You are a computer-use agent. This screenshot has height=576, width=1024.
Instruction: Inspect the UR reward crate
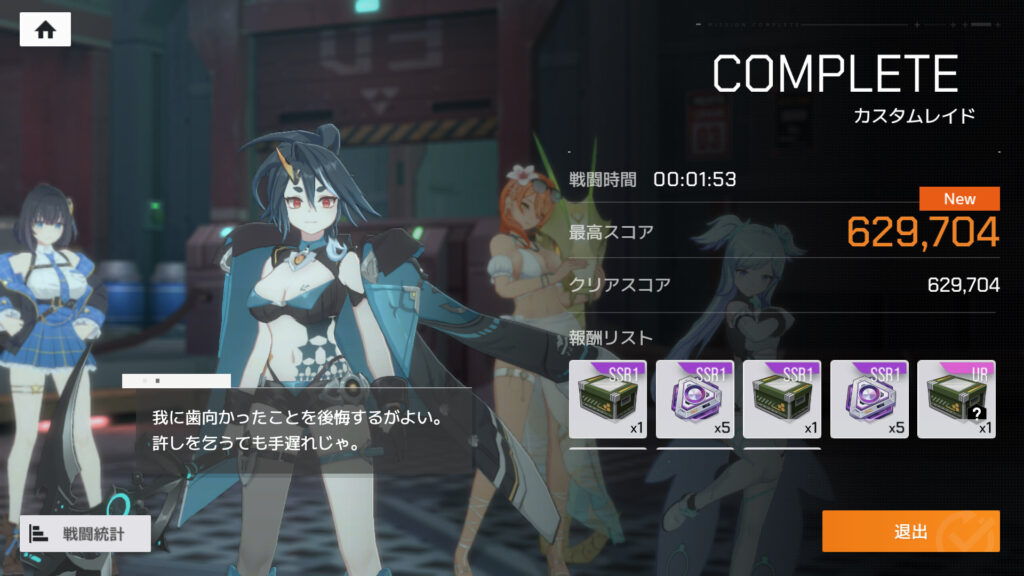[x=957, y=399]
